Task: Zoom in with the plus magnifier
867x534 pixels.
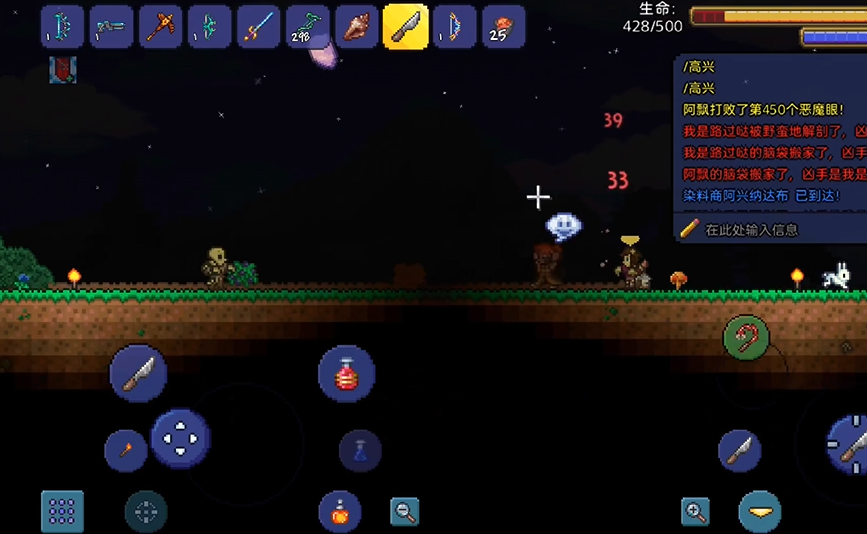Action: pos(695,512)
